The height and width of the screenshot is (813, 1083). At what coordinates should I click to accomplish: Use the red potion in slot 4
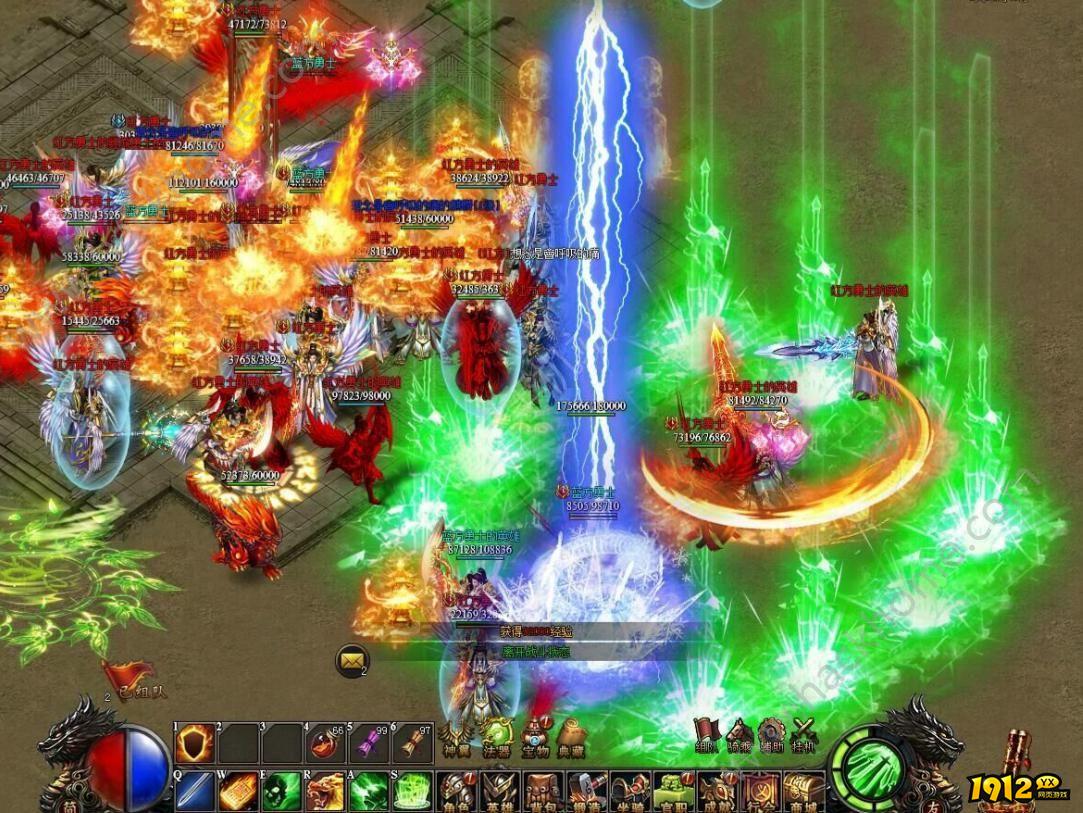324,744
